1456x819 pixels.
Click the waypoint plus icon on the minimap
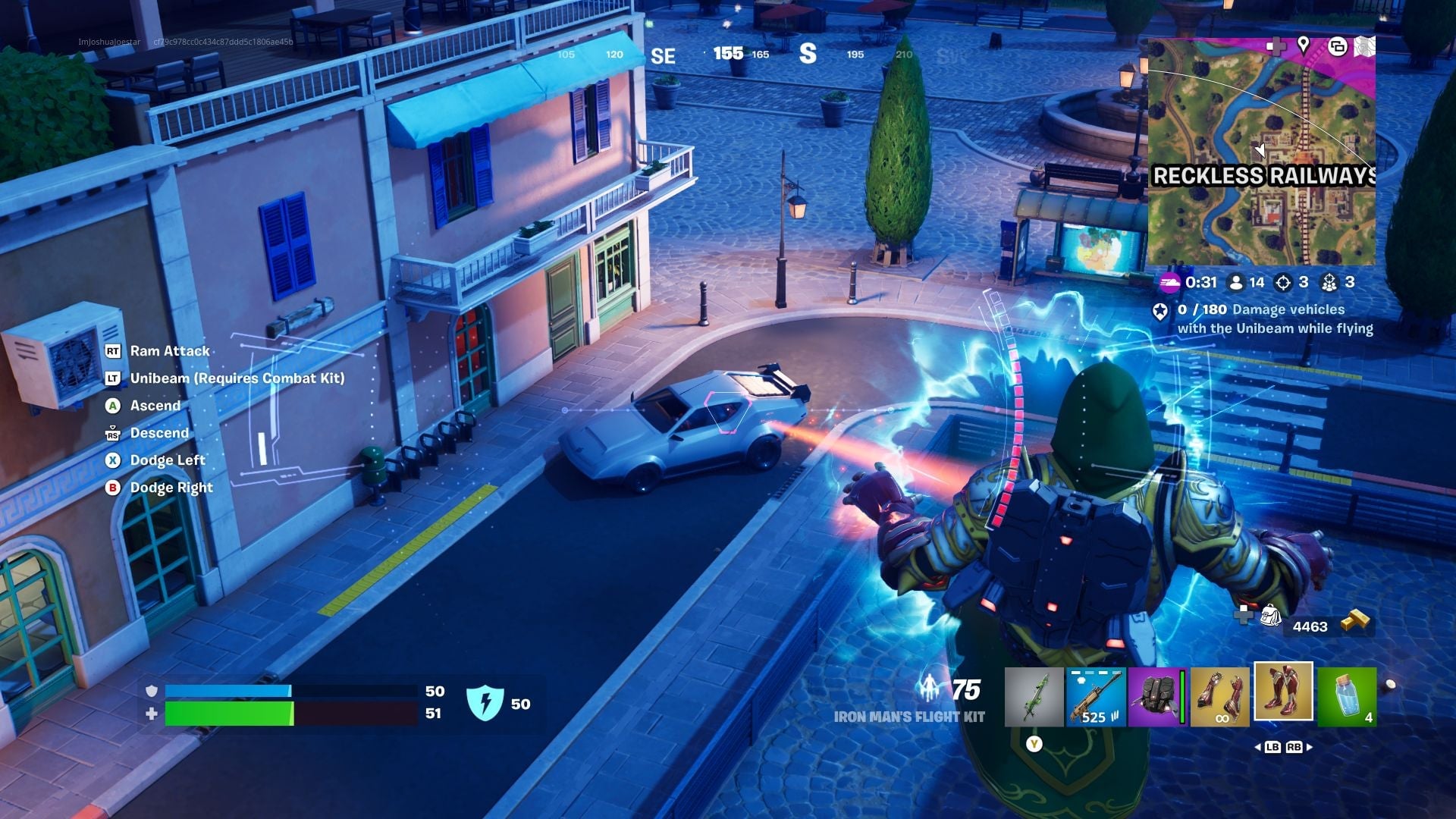coord(1277,47)
